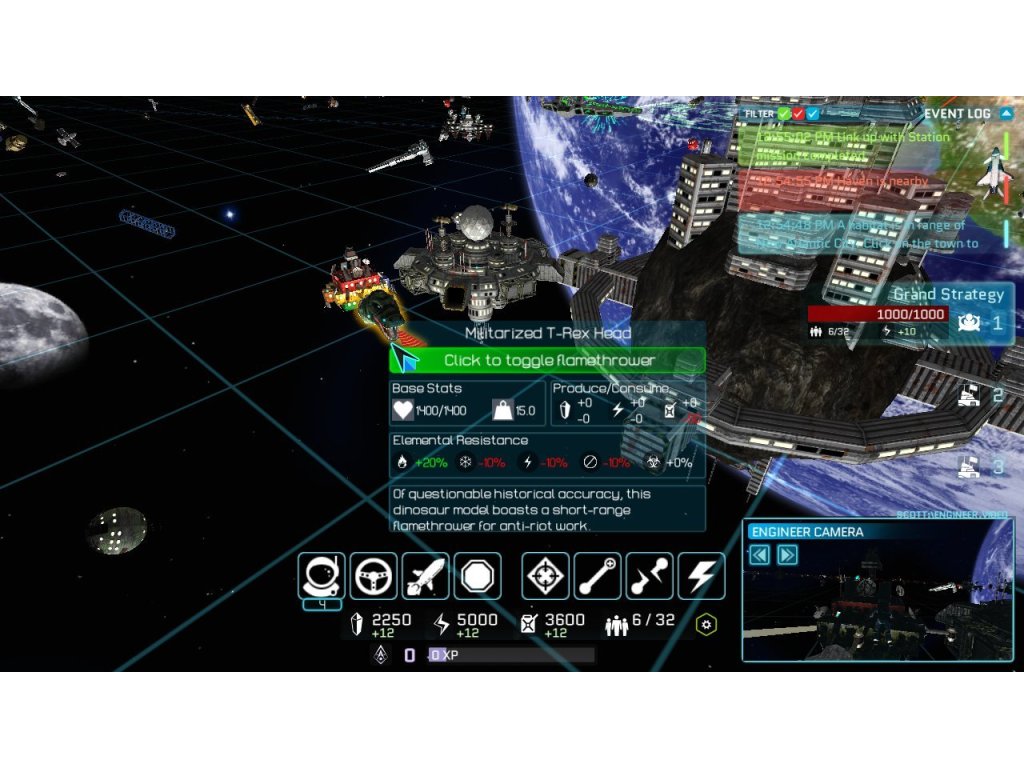The width and height of the screenshot is (1024, 768).
Task: Click to toggle flamethrower button
Action: click(548, 360)
